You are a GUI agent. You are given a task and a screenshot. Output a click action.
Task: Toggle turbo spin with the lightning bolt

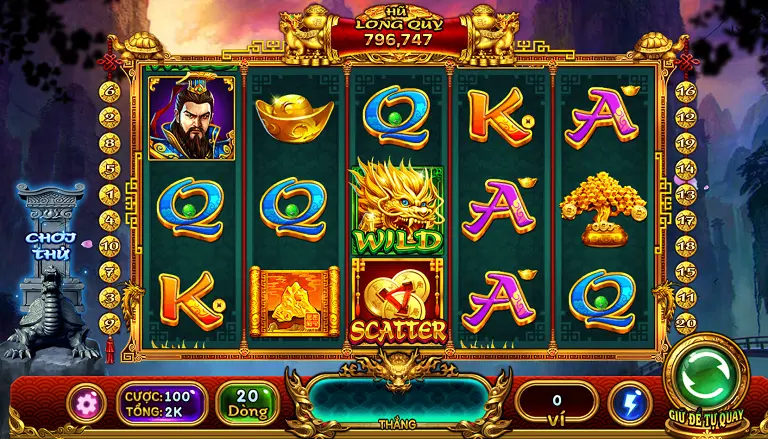631,402
